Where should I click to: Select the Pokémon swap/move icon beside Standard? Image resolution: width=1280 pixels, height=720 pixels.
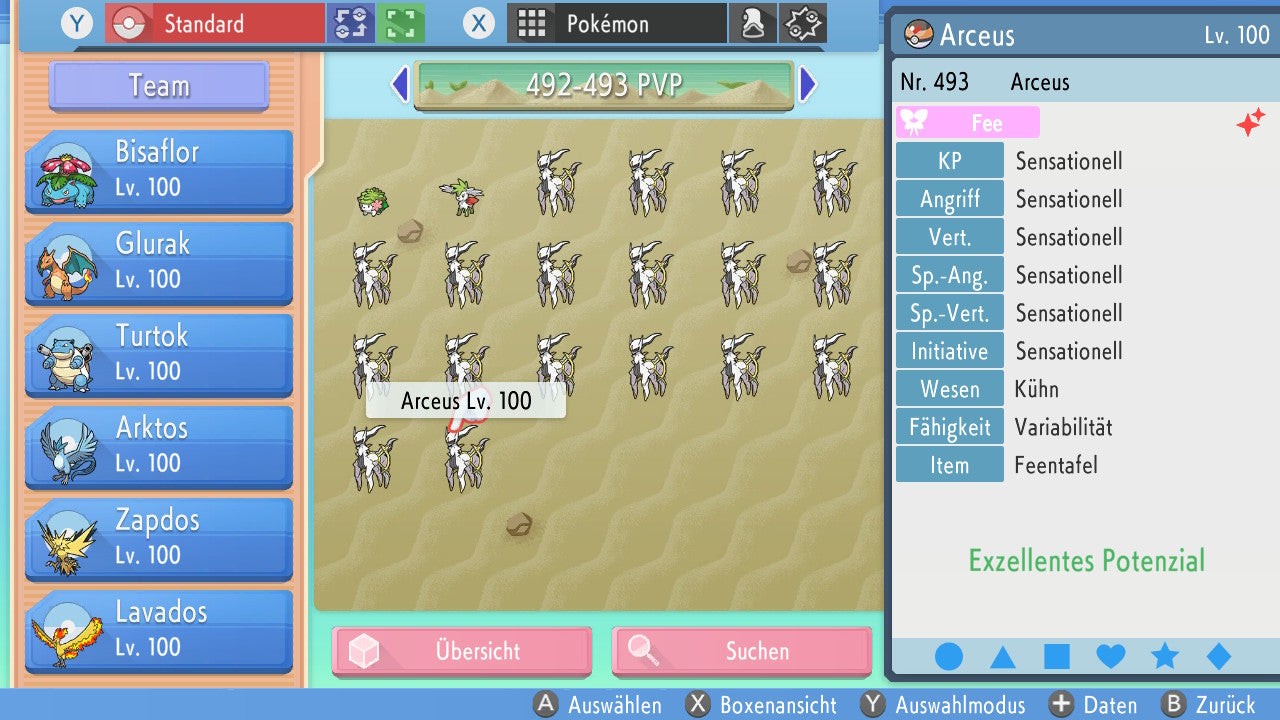click(350, 22)
